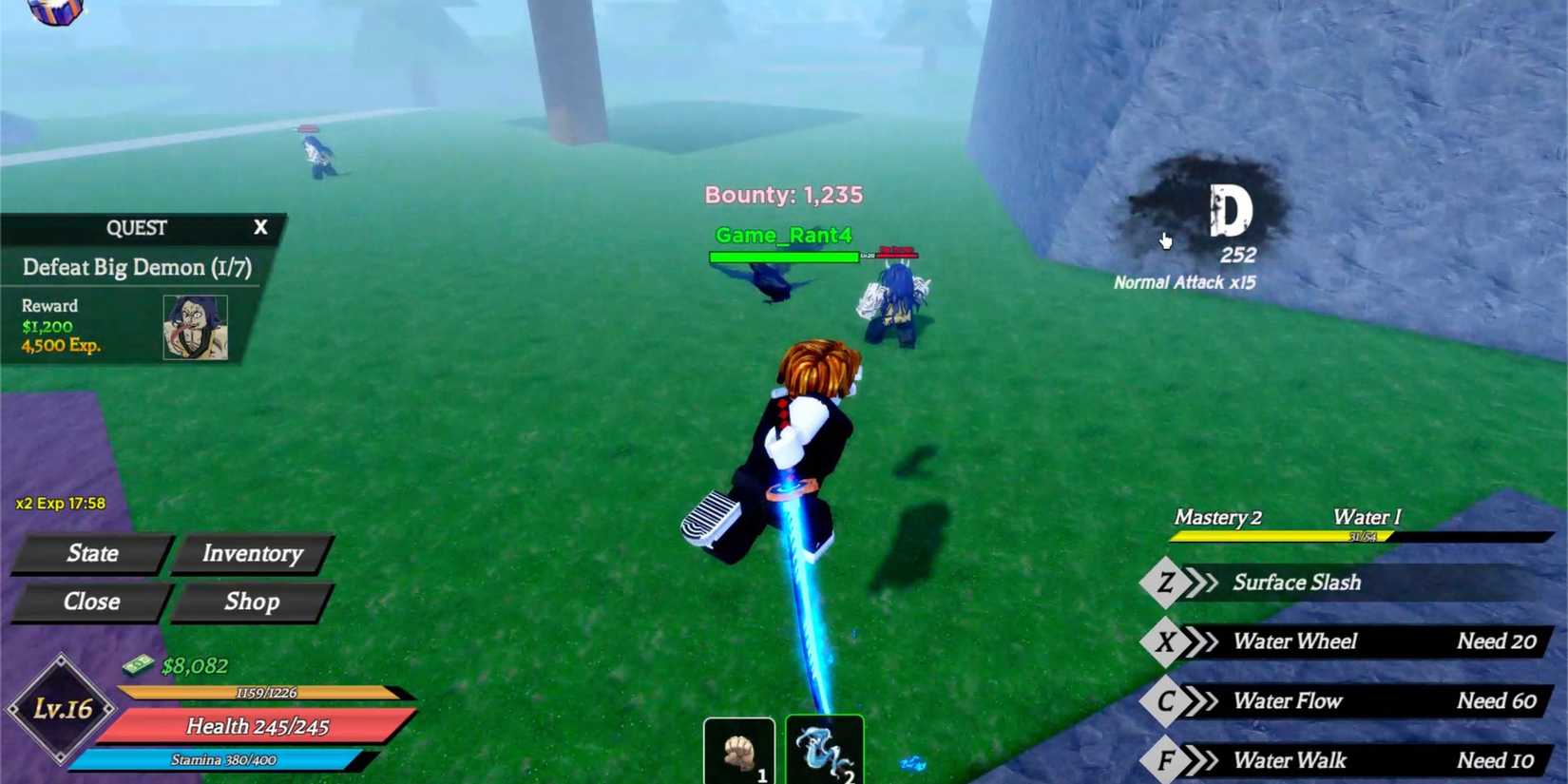Dismiss the quest panel with the X

pyautogui.click(x=259, y=227)
